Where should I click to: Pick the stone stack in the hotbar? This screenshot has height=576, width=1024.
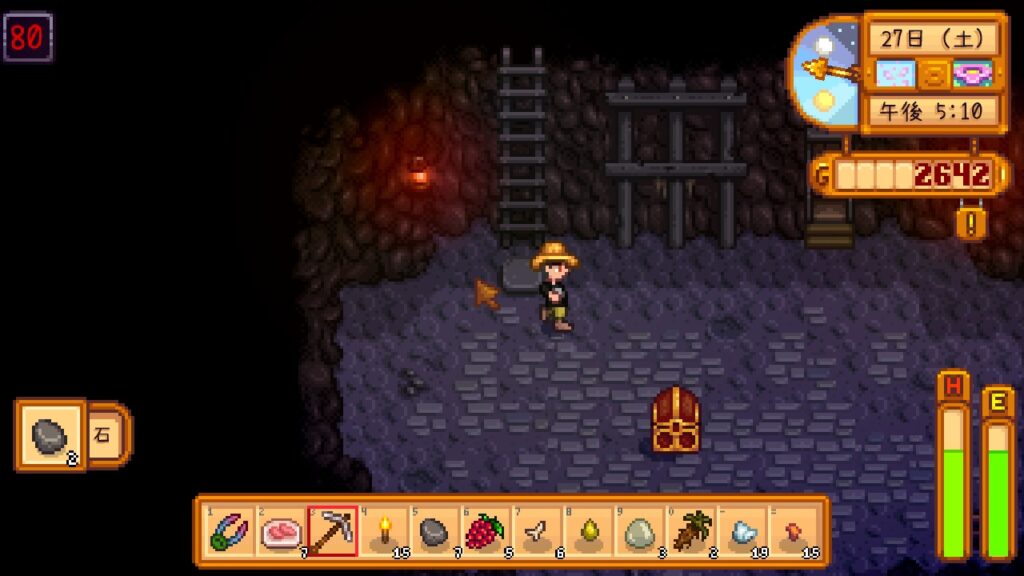[435, 531]
